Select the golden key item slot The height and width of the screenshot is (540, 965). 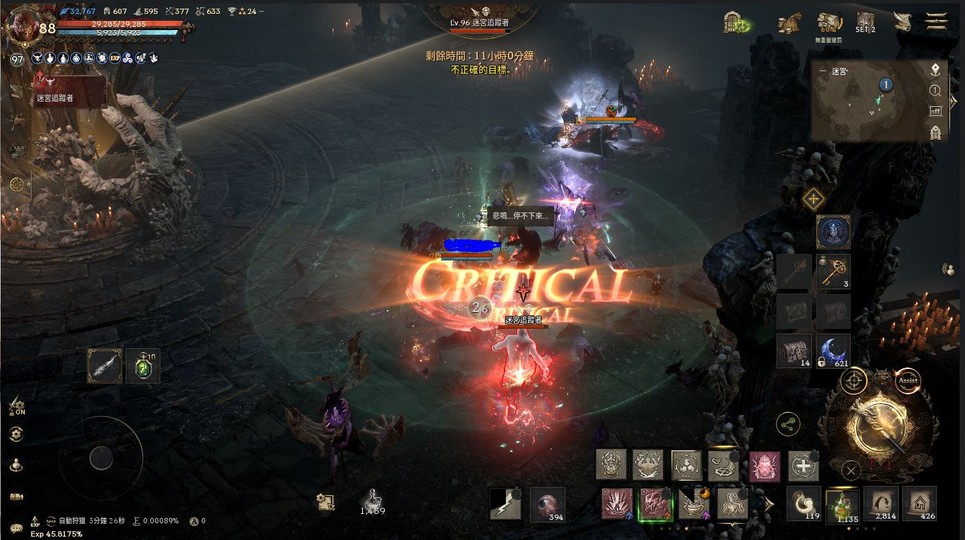pos(834,270)
